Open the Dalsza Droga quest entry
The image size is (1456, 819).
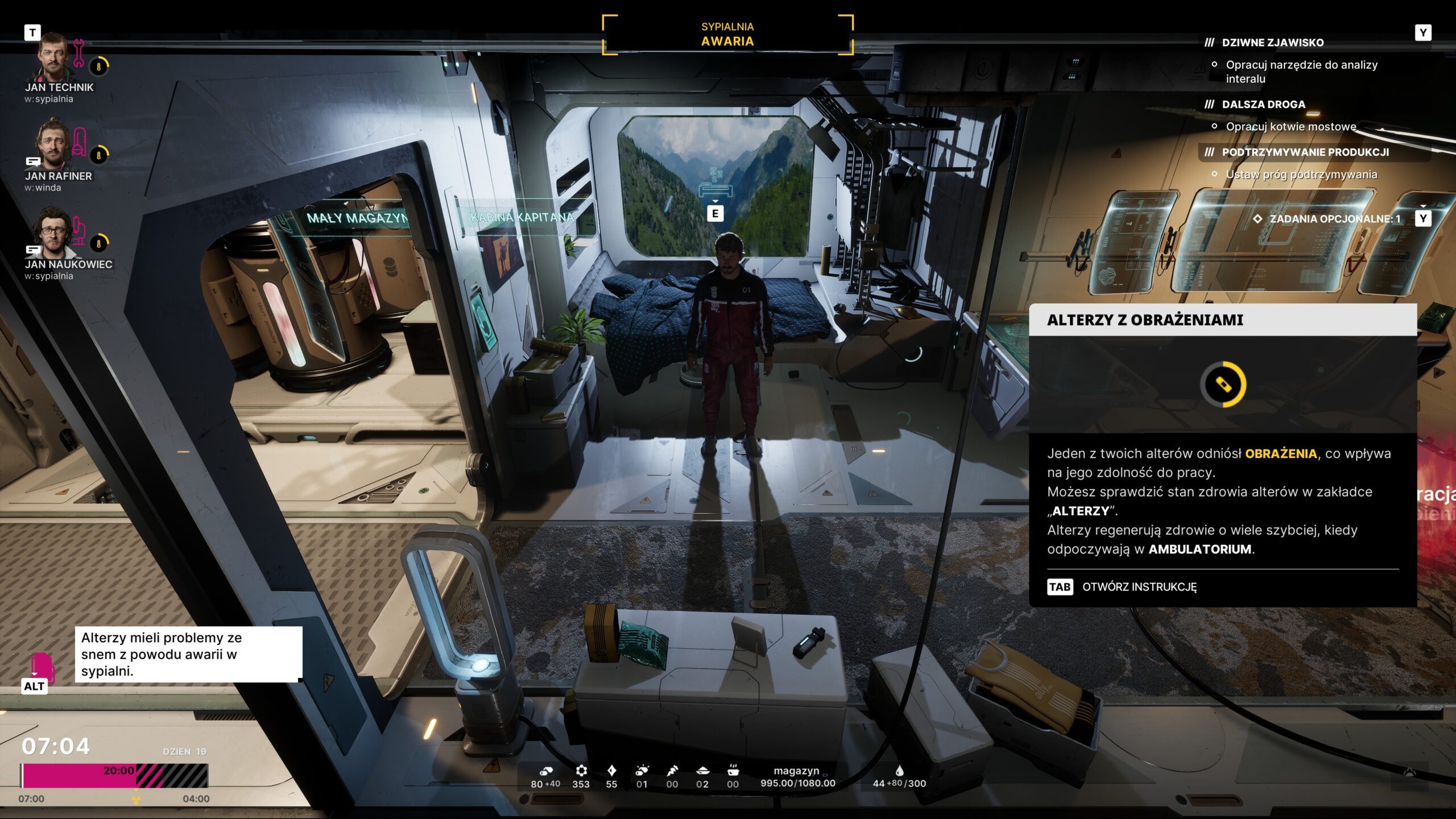click(x=1263, y=105)
